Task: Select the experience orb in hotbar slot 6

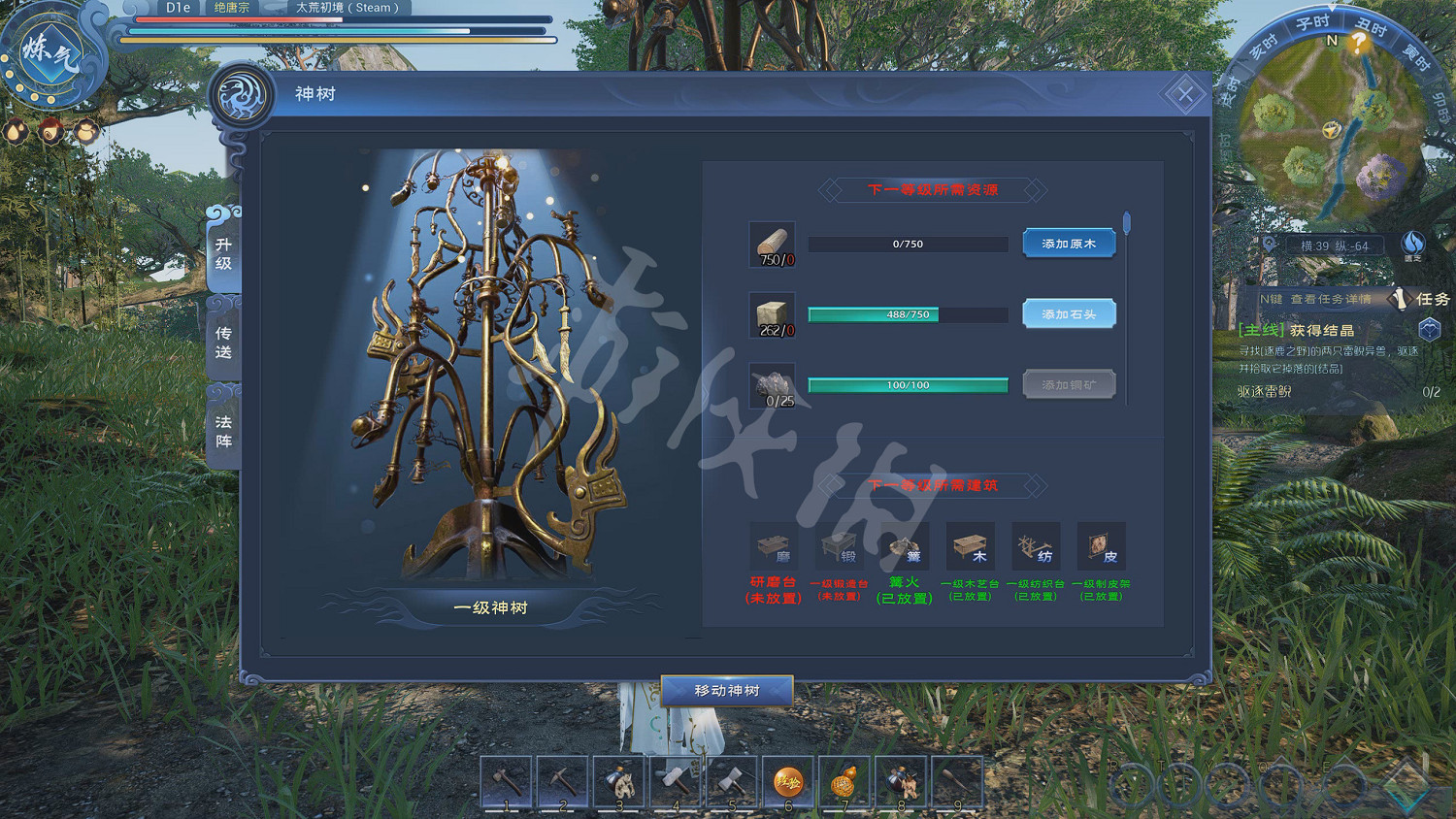Action: [x=788, y=778]
